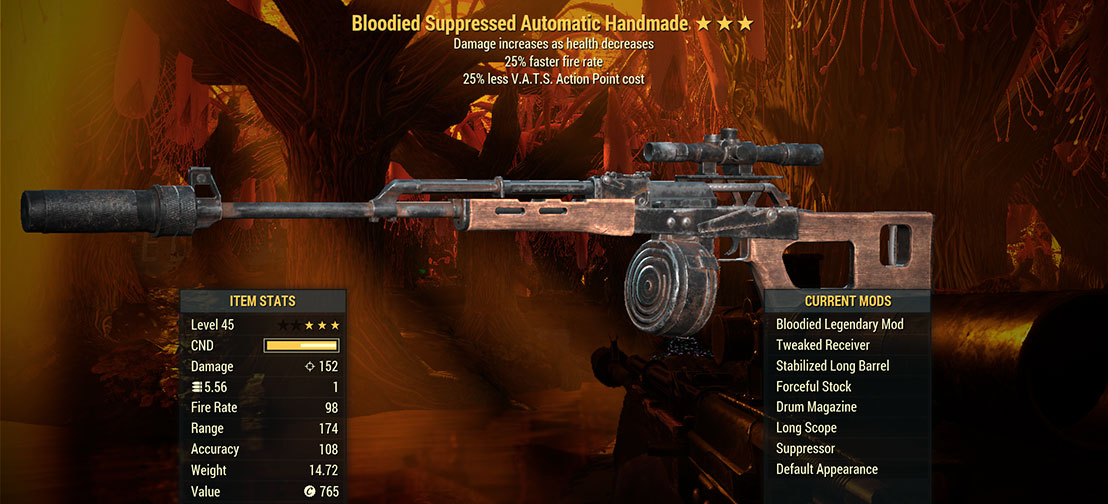Click the Stabilized Long Barrel mod
Image resolution: width=1108 pixels, height=504 pixels.
coord(832,366)
